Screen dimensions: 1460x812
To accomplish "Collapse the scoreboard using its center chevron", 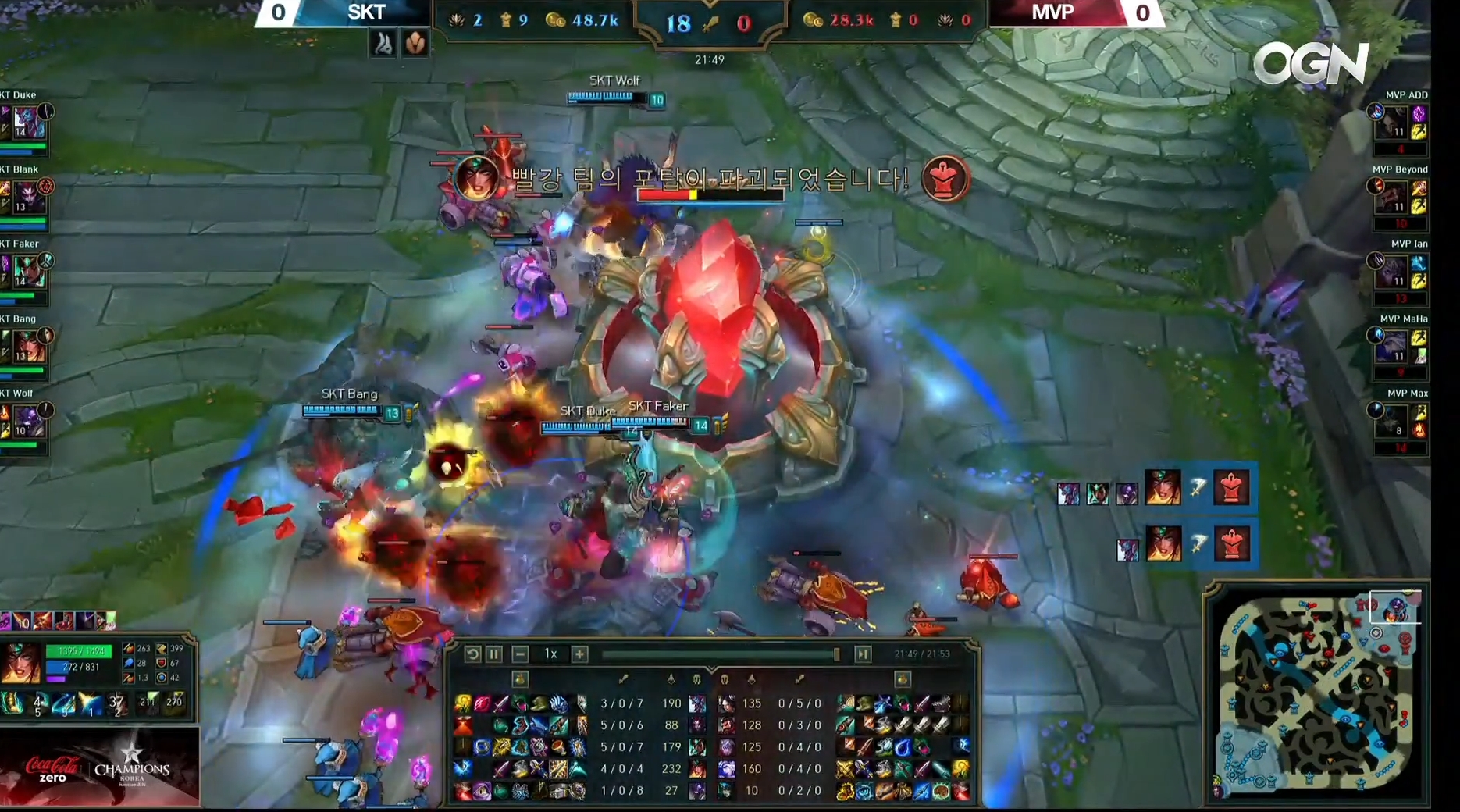I will click(x=712, y=668).
